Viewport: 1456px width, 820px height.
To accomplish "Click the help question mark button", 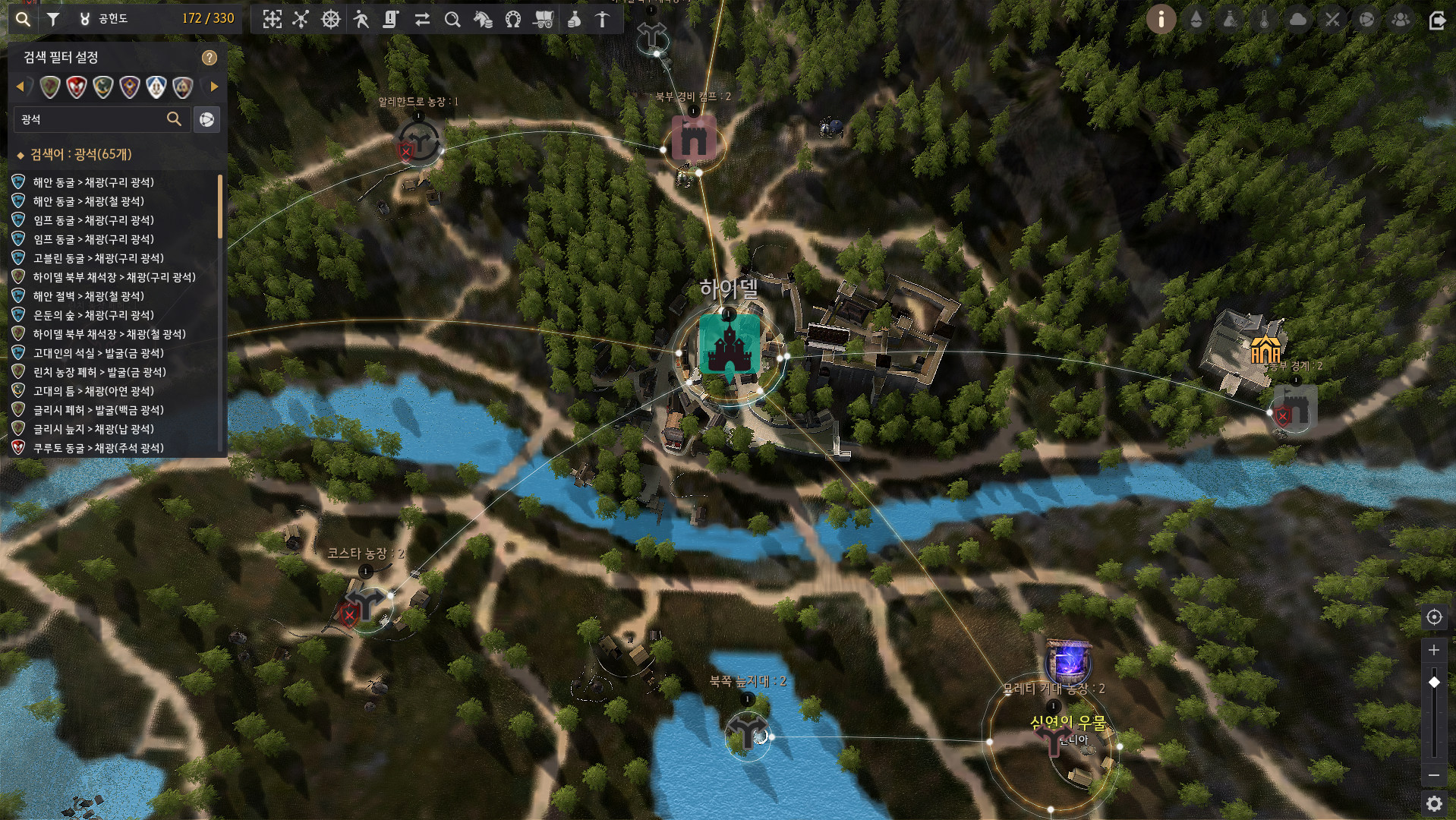I will point(210,58).
